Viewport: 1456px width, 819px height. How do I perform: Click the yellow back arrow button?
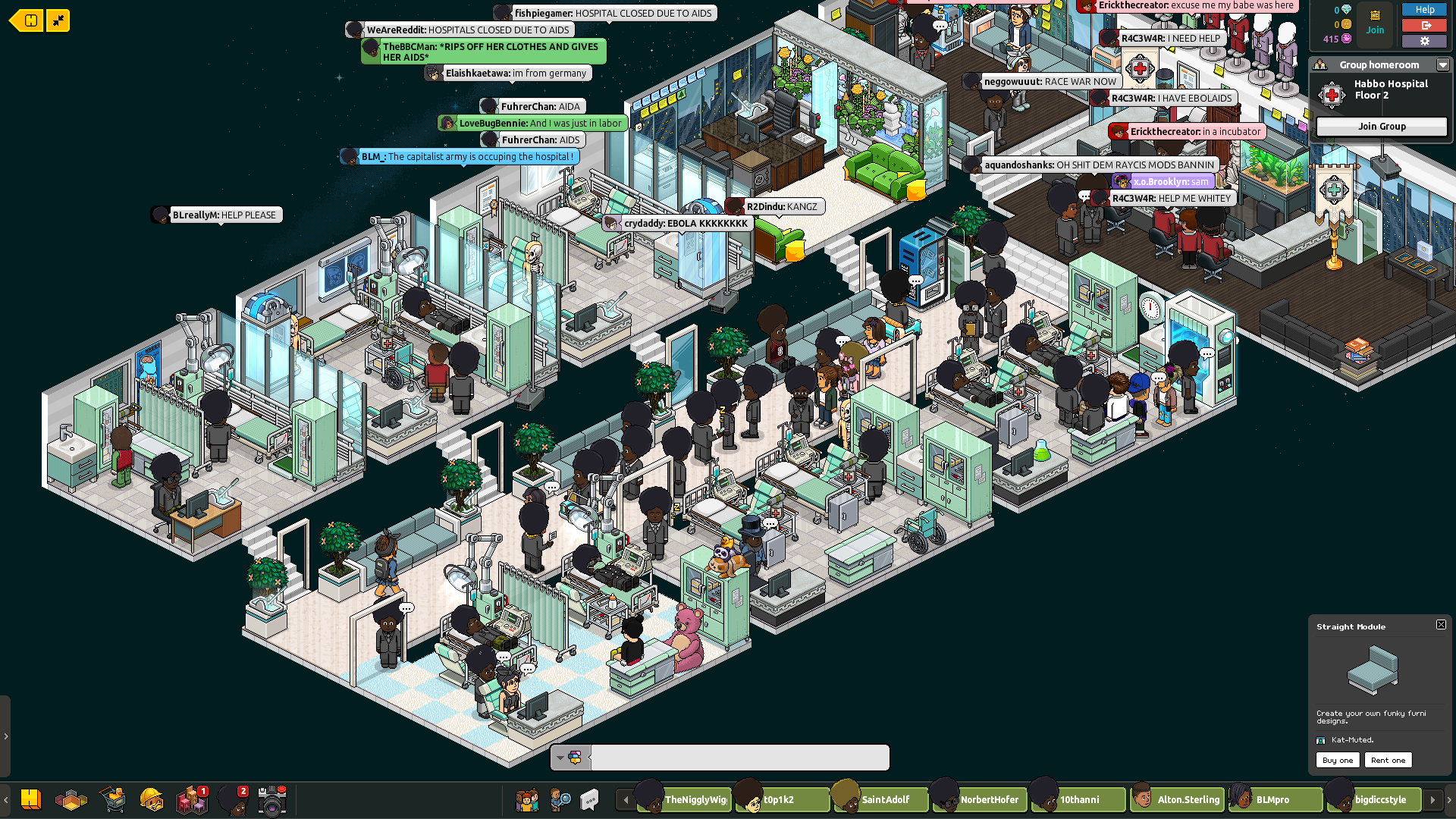[27, 20]
